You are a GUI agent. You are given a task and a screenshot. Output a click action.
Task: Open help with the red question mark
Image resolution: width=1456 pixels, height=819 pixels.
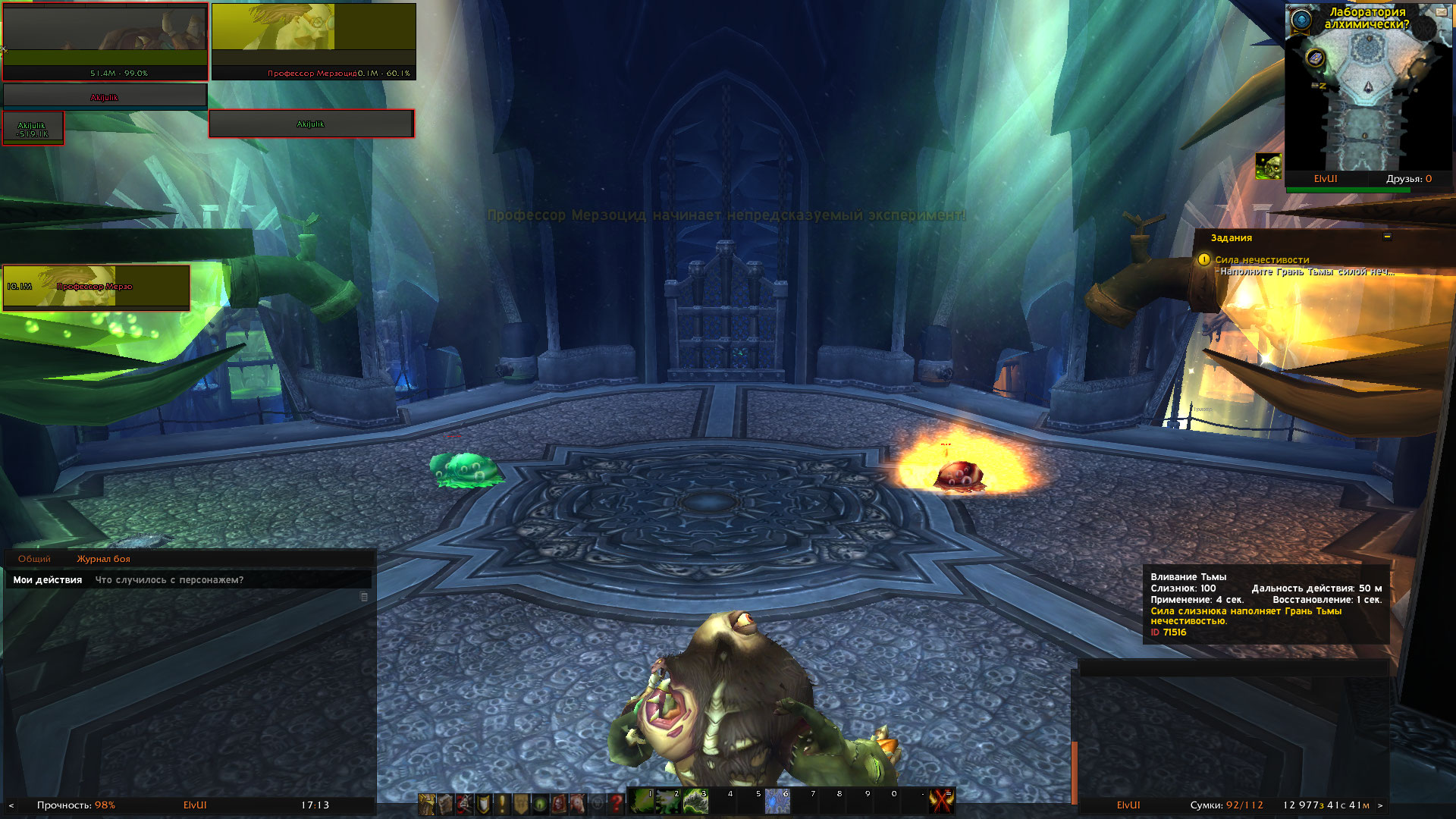(616, 804)
